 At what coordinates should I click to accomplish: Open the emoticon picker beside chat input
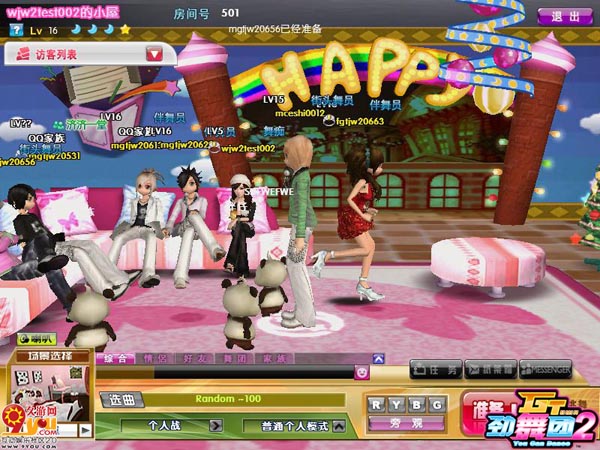362,373
